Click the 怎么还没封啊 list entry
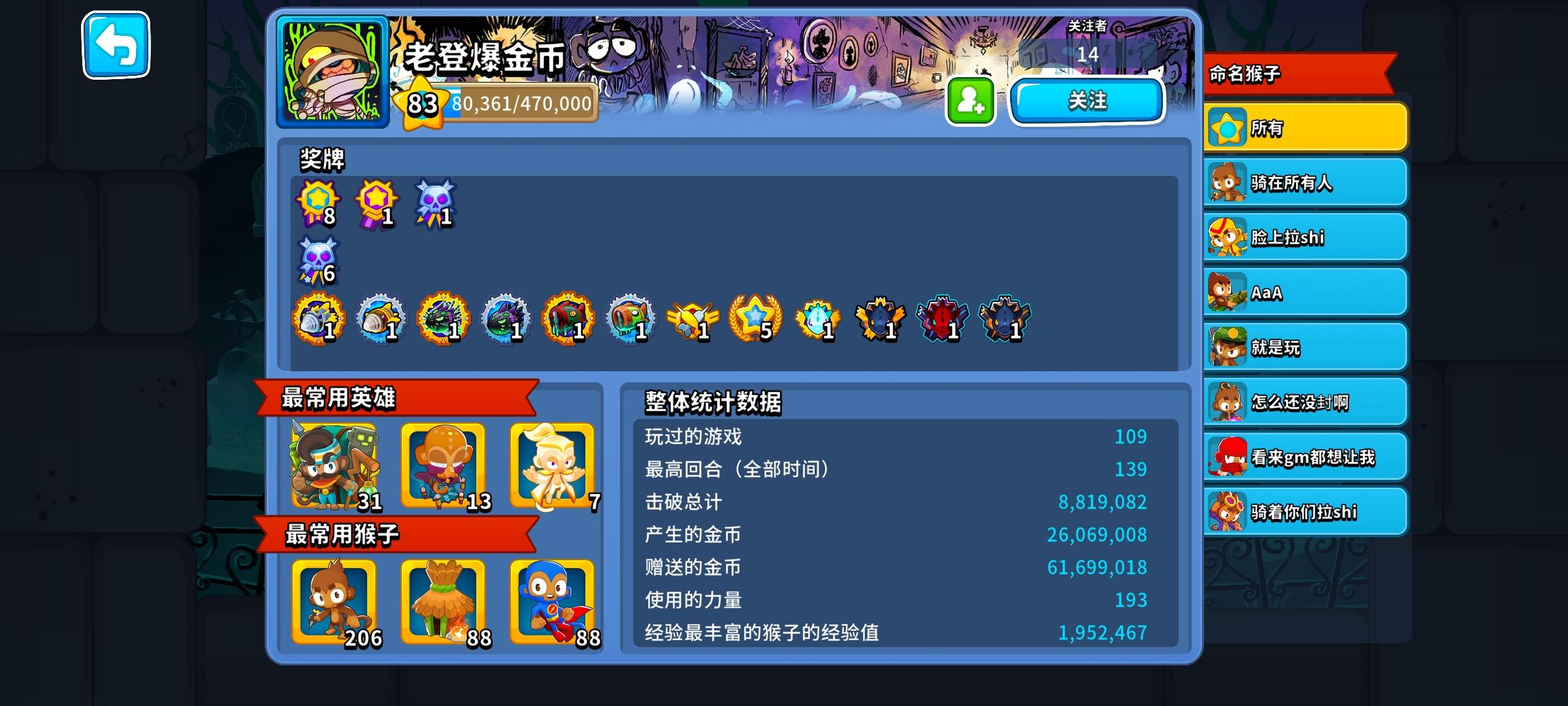This screenshot has width=1568, height=706. tap(1304, 402)
